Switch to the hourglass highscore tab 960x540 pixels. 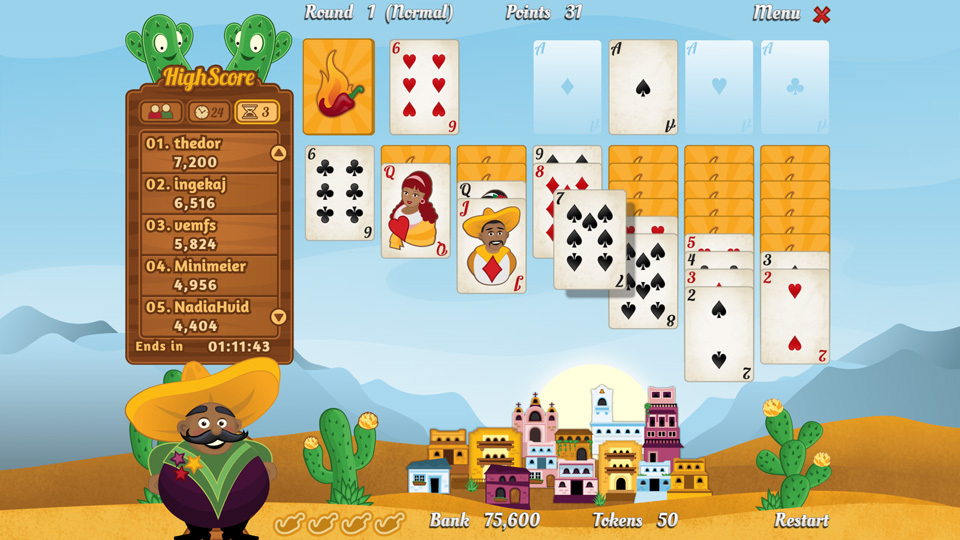point(256,112)
